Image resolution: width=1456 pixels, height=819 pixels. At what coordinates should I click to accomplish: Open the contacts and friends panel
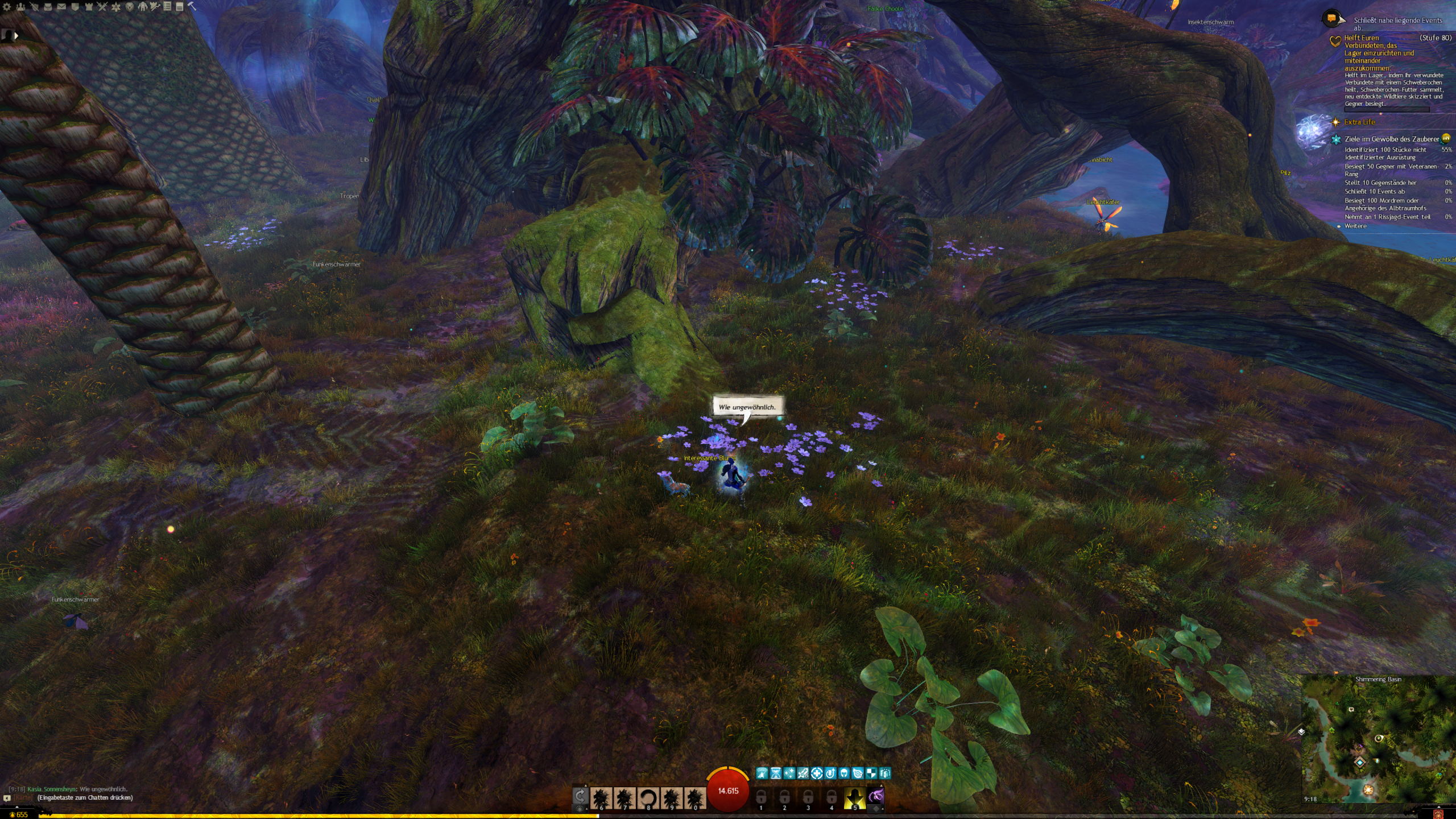pos(20,7)
